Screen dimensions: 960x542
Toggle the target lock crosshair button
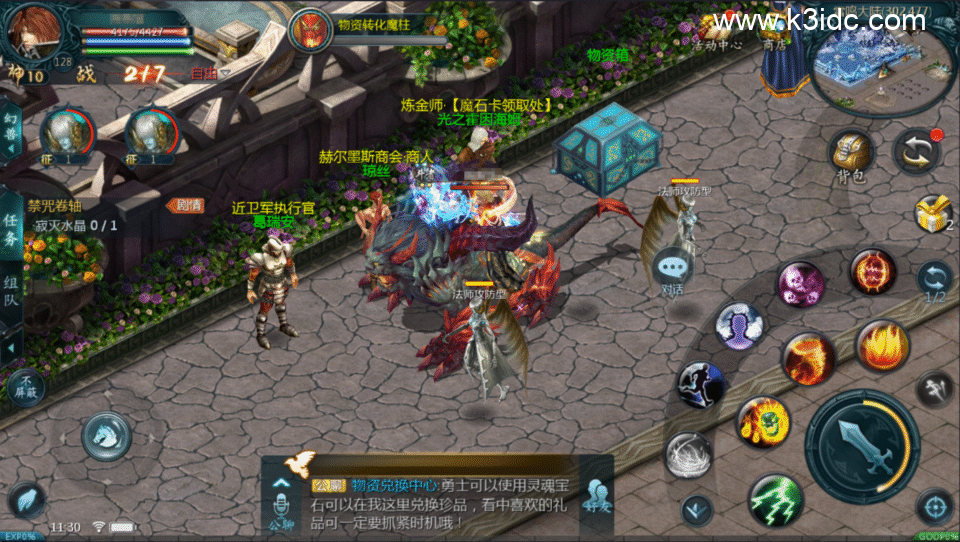click(934, 506)
